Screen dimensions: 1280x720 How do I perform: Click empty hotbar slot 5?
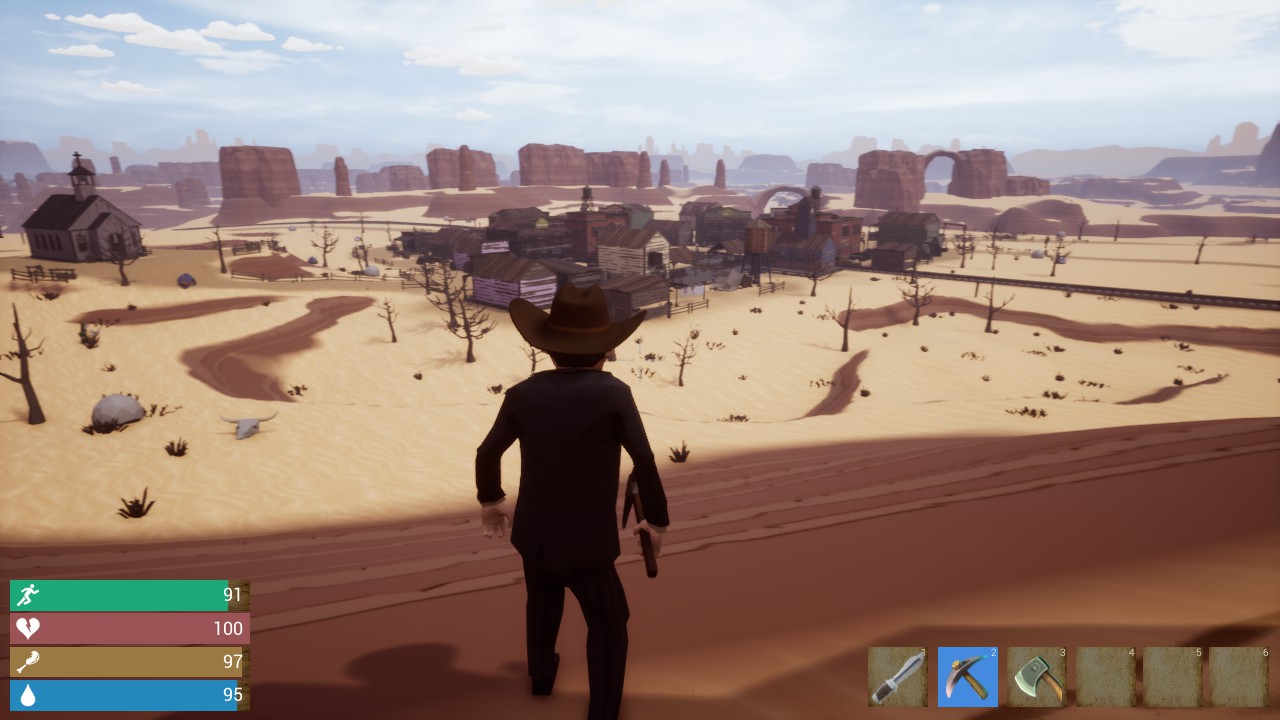coord(1172,677)
